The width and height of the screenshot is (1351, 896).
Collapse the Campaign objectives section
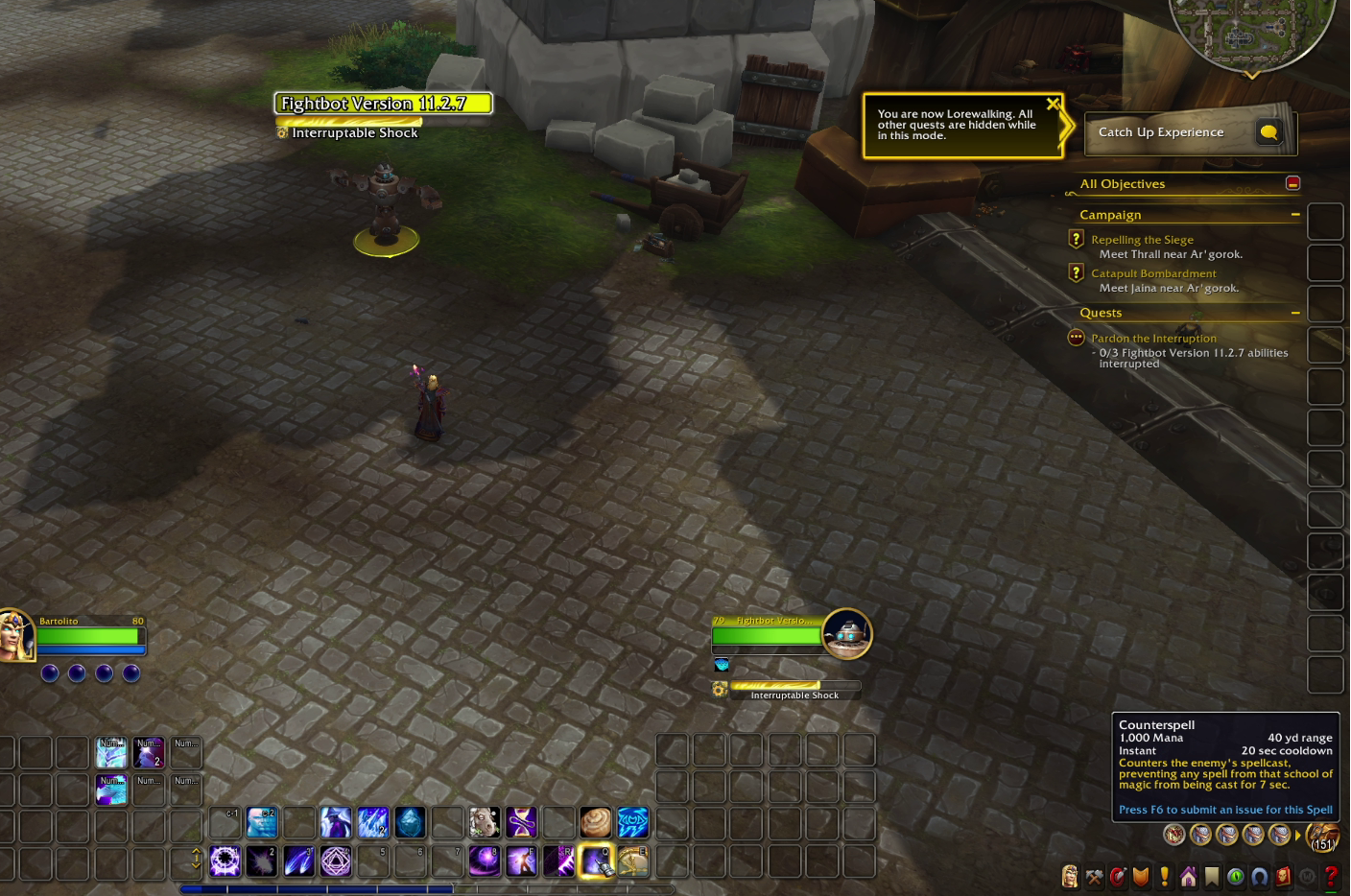[1295, 215]
